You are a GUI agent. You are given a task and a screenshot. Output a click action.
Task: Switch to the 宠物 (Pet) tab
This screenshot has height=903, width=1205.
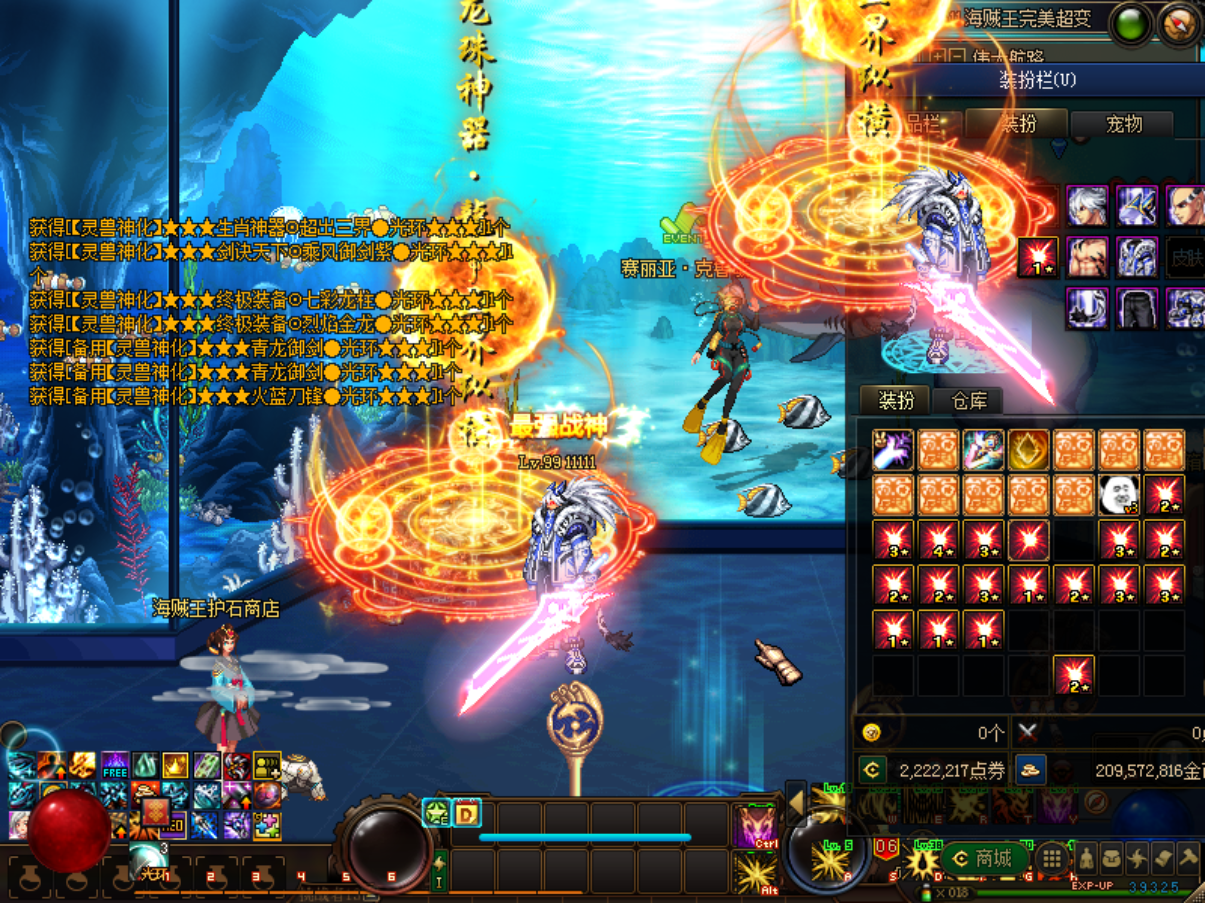click(1123, 124)
